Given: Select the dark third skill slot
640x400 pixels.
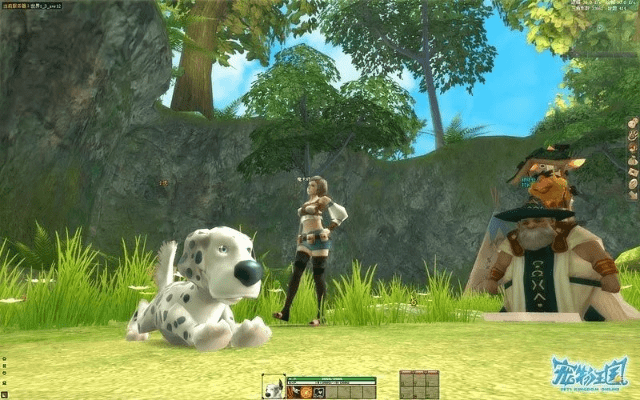Looking at the screenshot, I should [318, 393].
